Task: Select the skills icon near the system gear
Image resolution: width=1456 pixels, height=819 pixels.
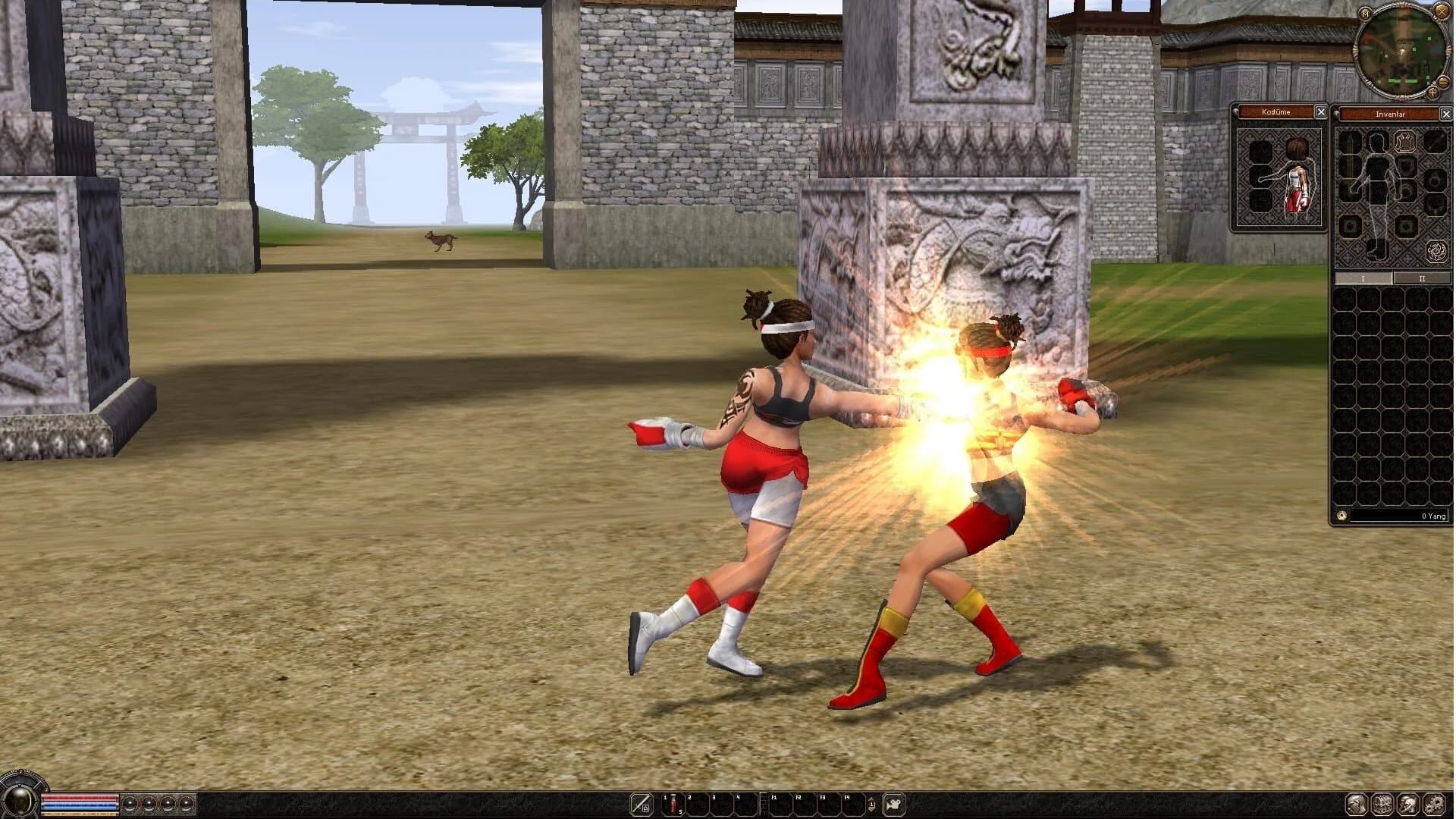Action: click(1408, 805)
